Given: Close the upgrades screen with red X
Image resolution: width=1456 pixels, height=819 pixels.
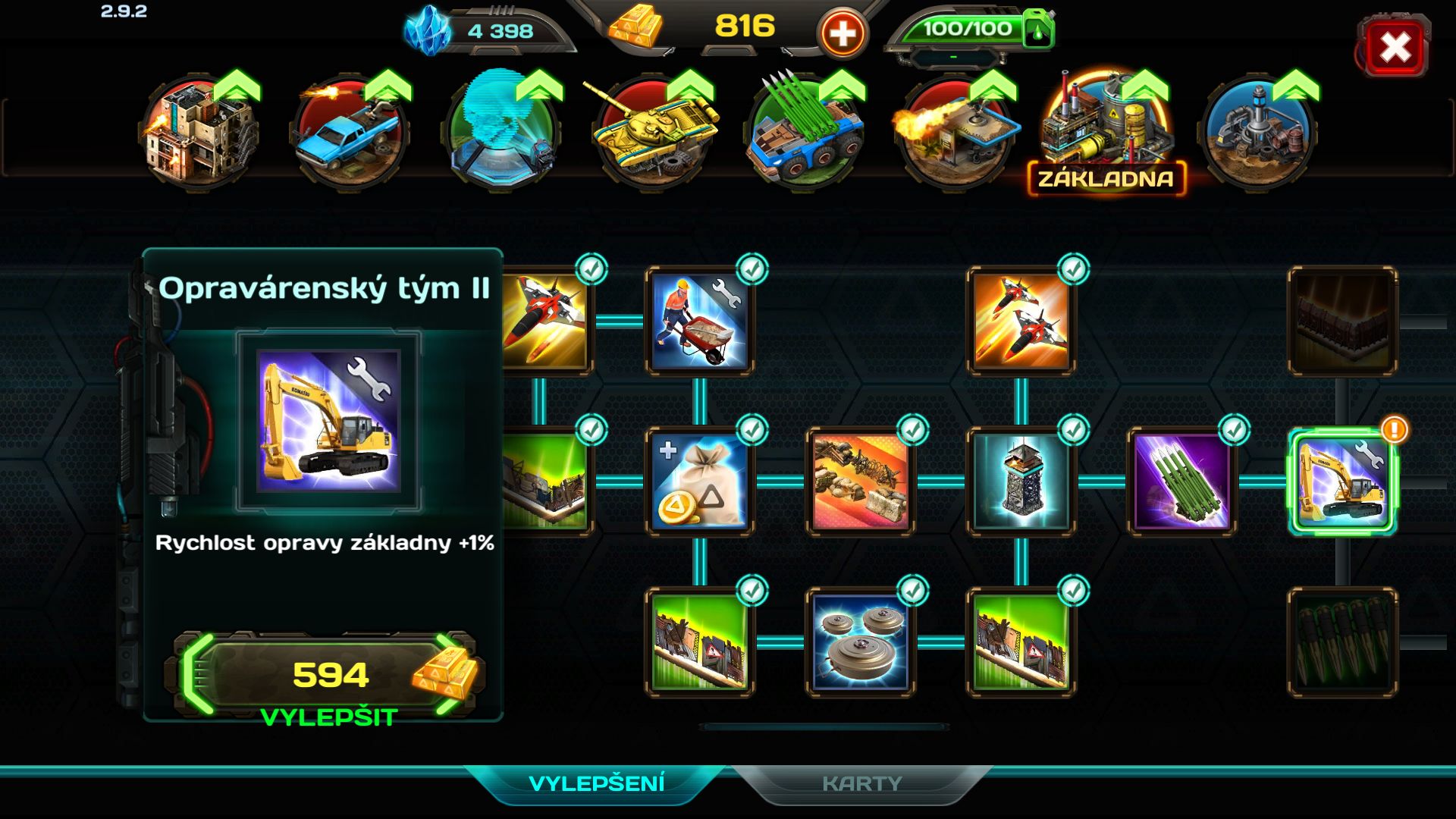Looking at the screenshot, I should 1395,48.
